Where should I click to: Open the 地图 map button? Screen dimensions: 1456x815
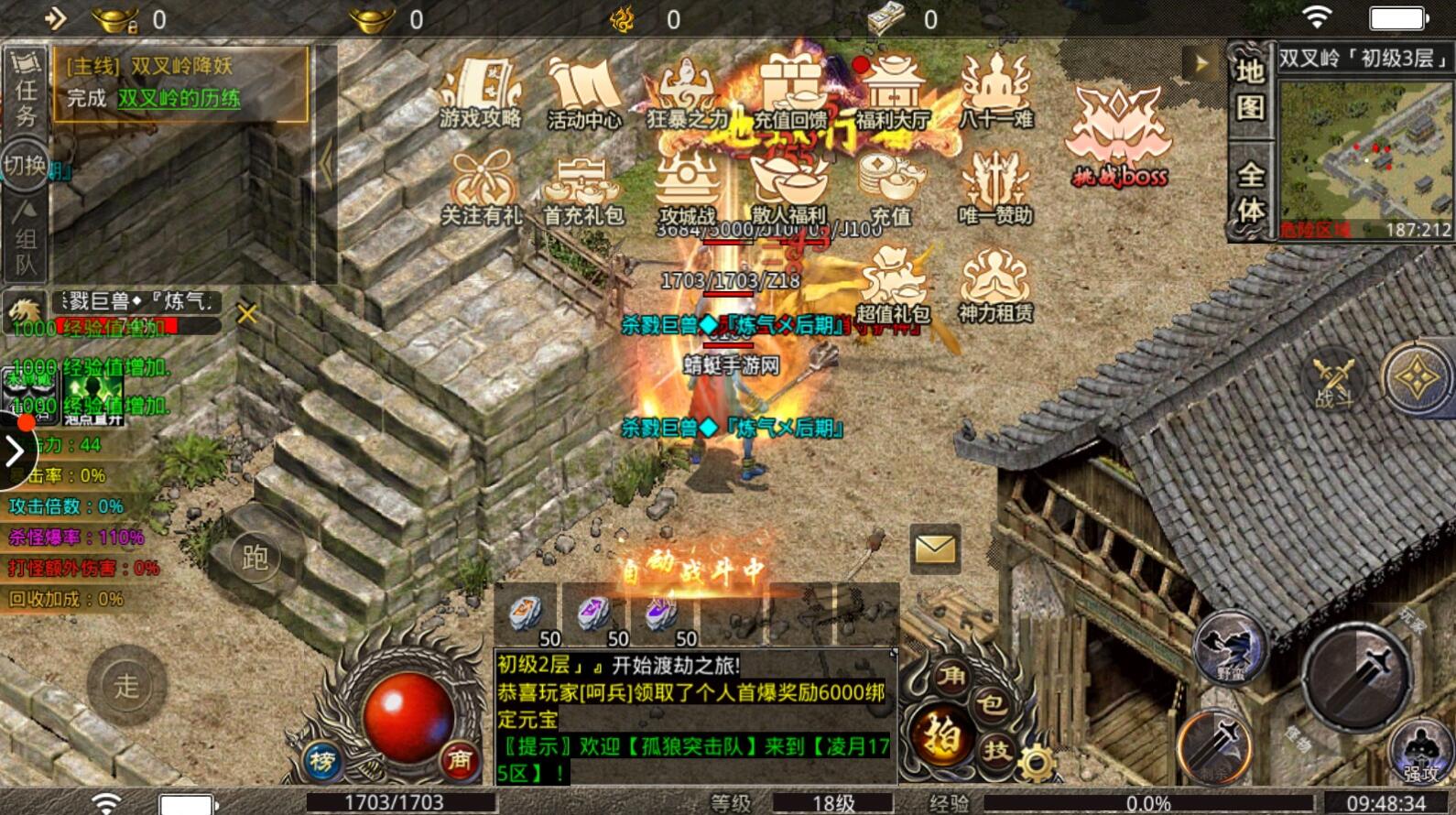click(x=1250, y=90)
